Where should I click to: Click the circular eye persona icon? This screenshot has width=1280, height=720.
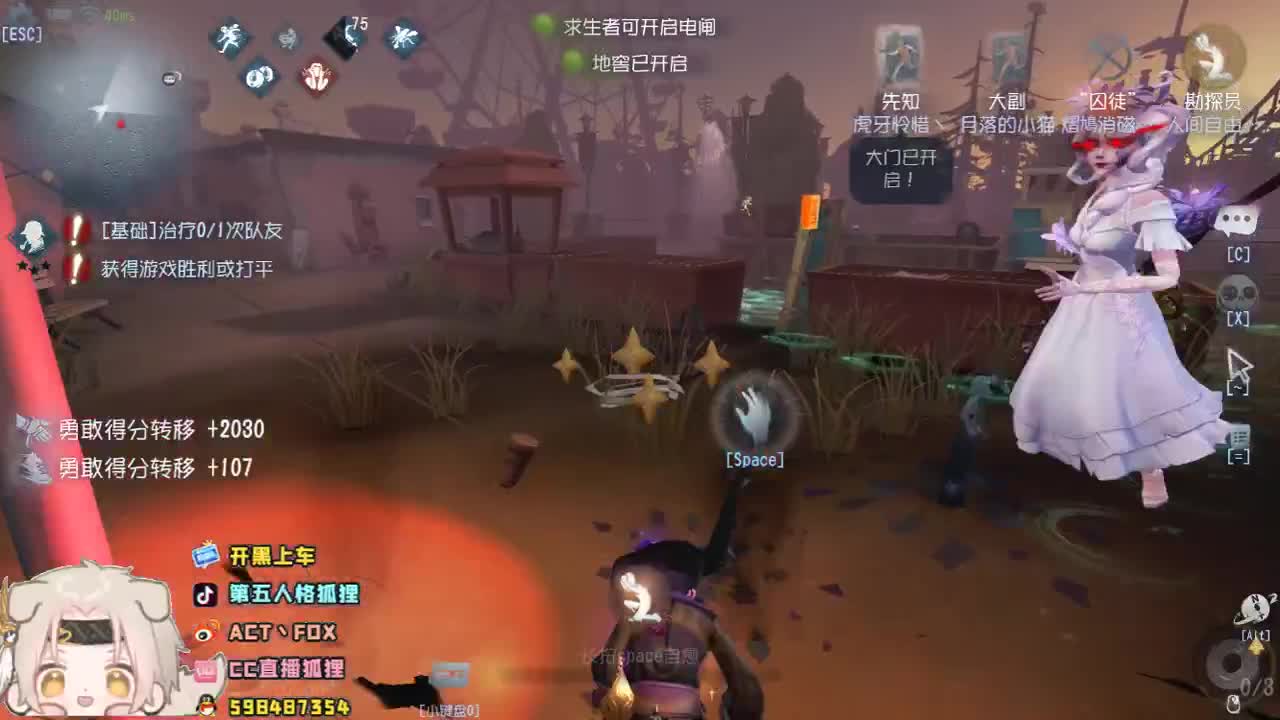[x=258, y=76]
